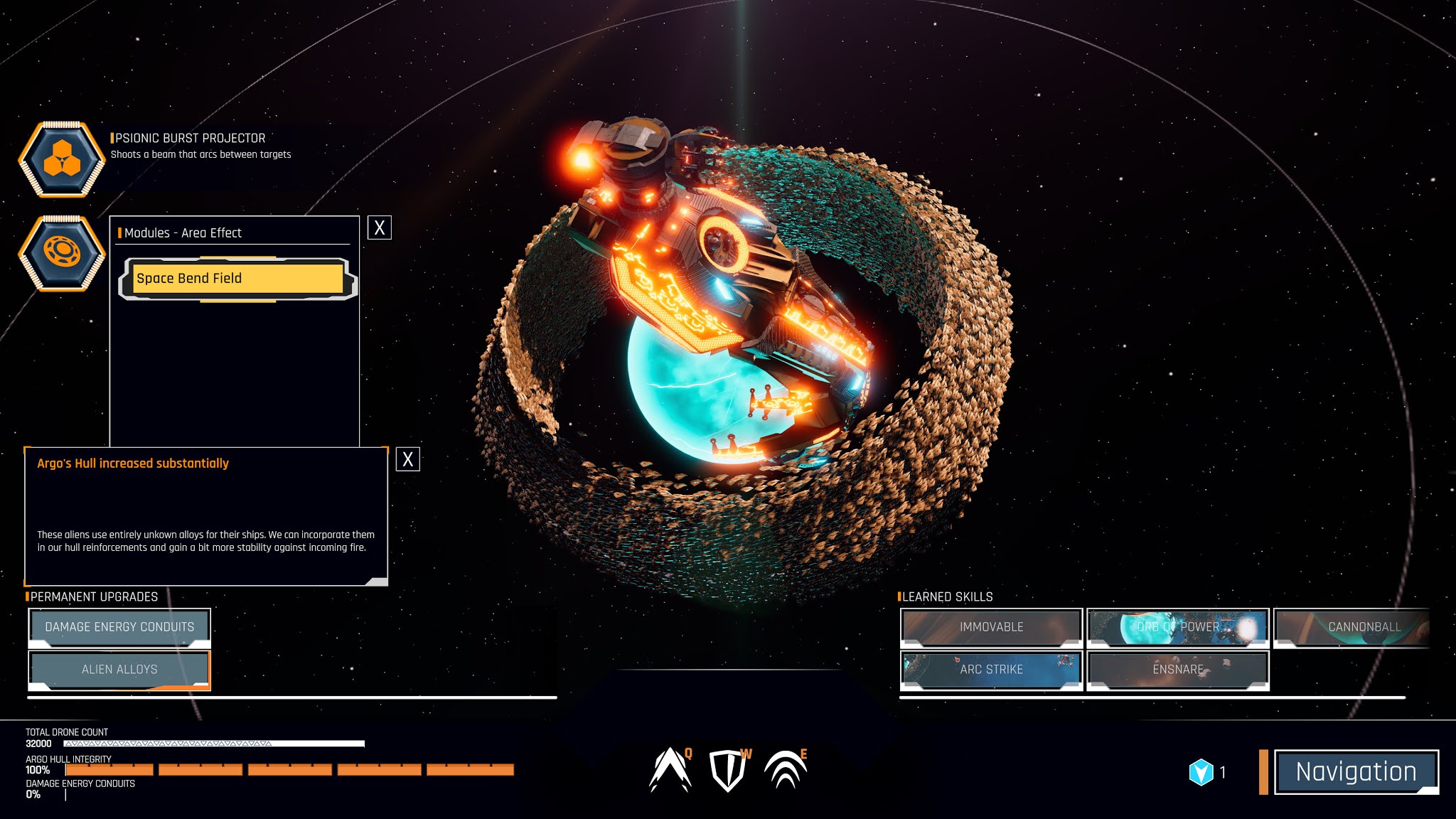1456x819 pixels.
Task: Select the Psionic Burst Projector weapon icon
Action: click(62, 158)
